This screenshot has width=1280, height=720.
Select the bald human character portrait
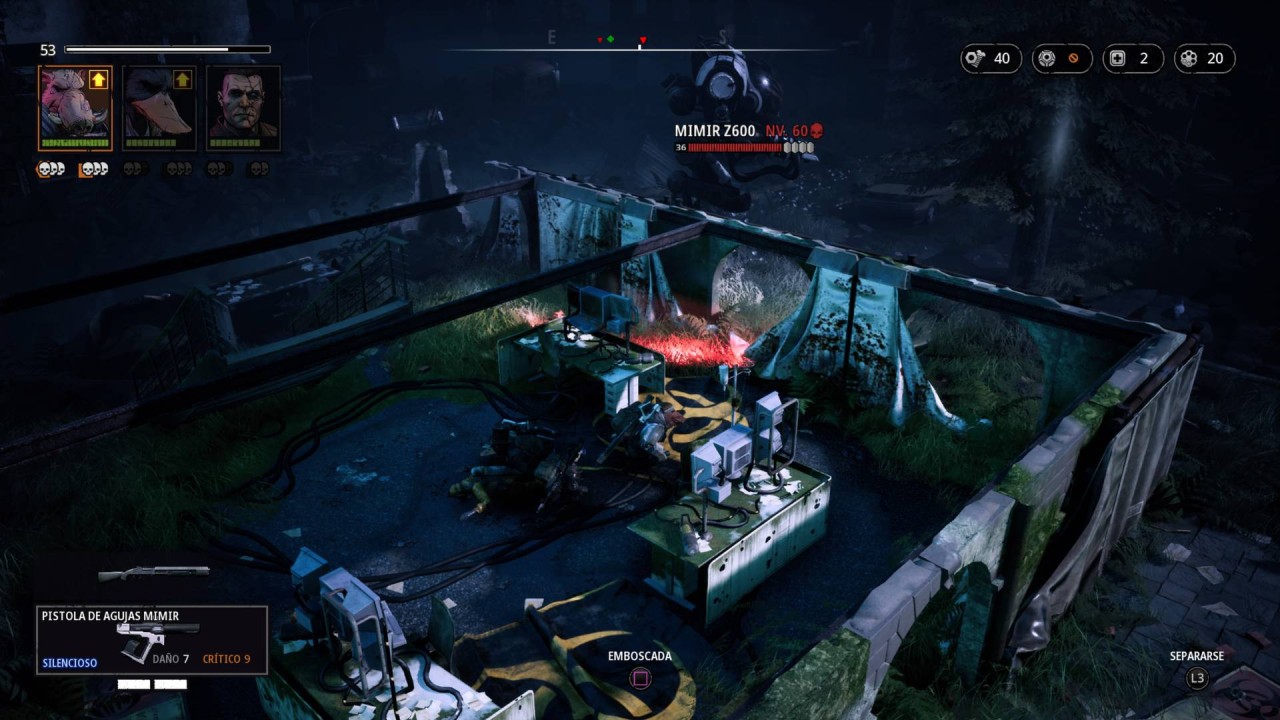(x=243, y=107)
